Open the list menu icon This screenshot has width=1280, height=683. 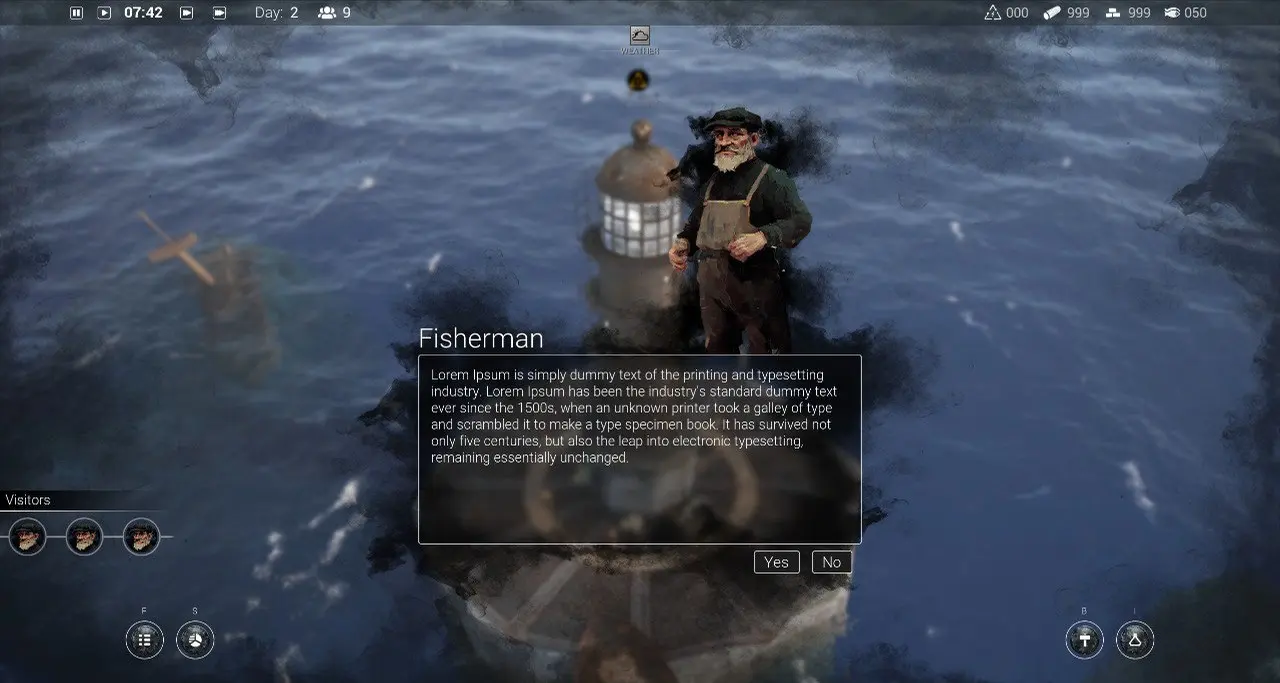point(145,640)
